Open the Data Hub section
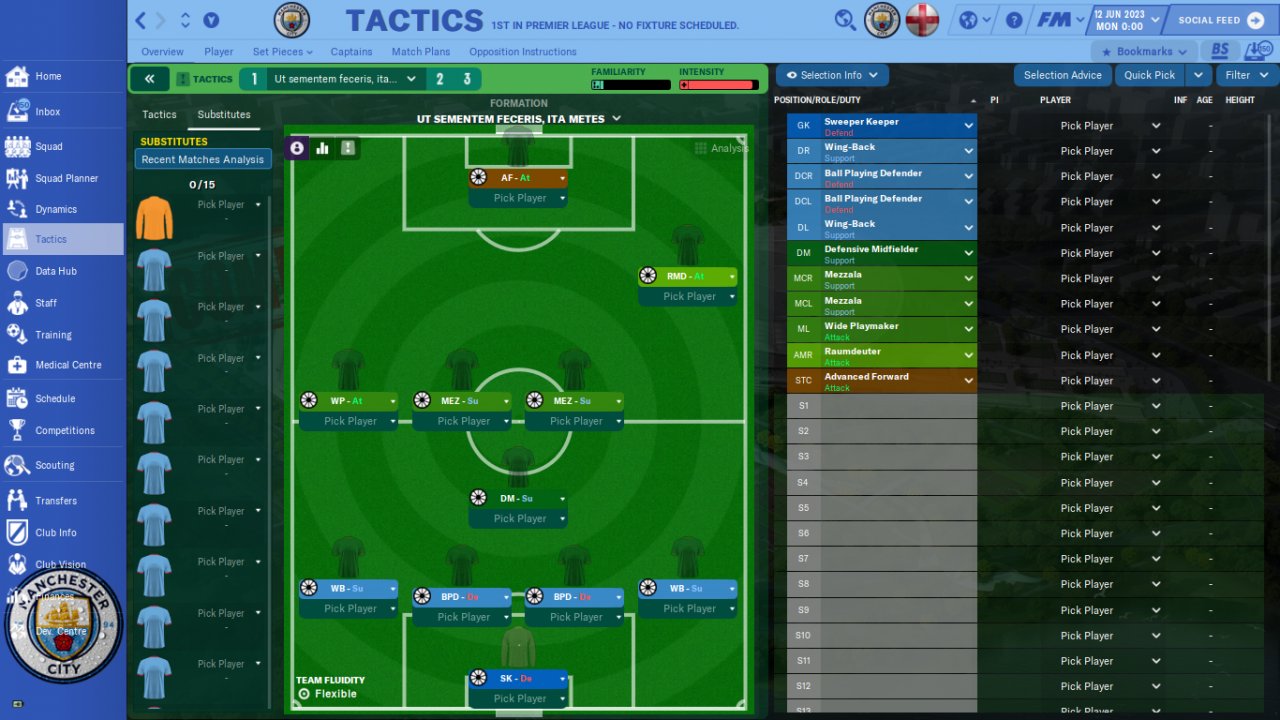This screenshot has width=1280, height=720. pyautogui.click(x=55, y=271)
